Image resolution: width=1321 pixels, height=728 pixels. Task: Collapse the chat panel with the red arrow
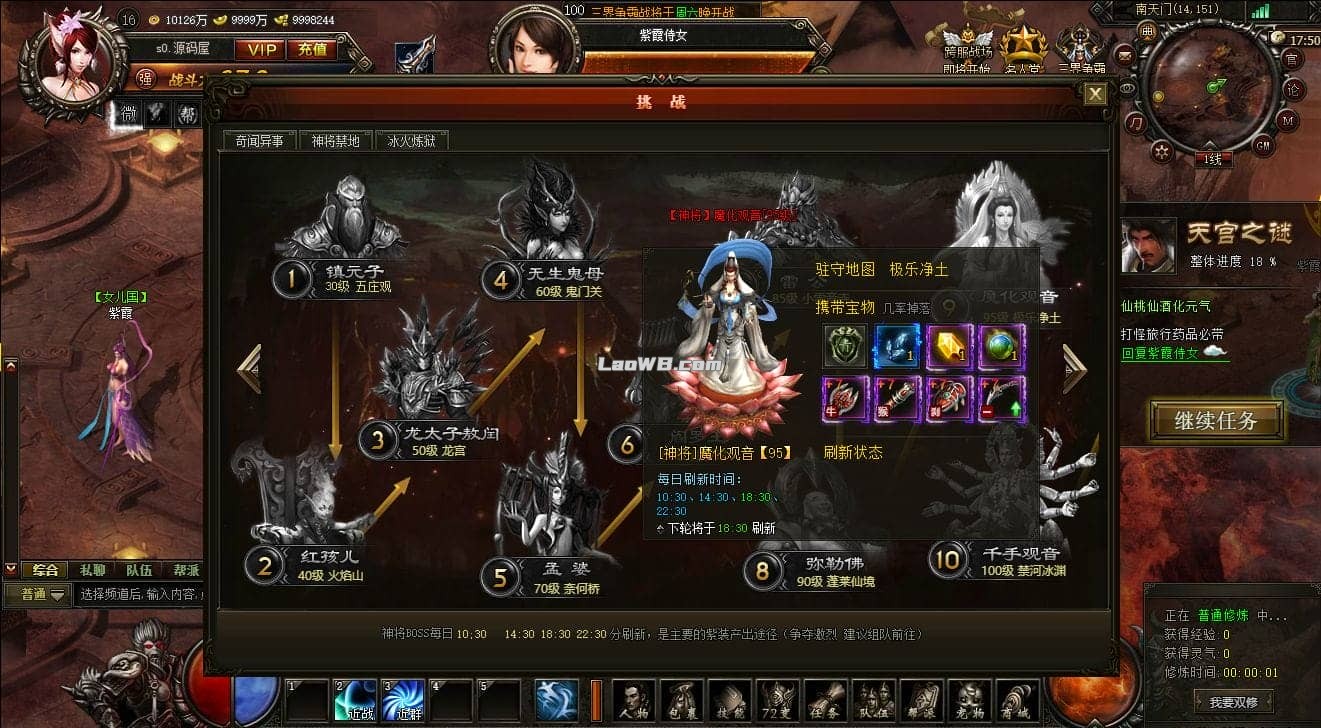coord(11,570)
